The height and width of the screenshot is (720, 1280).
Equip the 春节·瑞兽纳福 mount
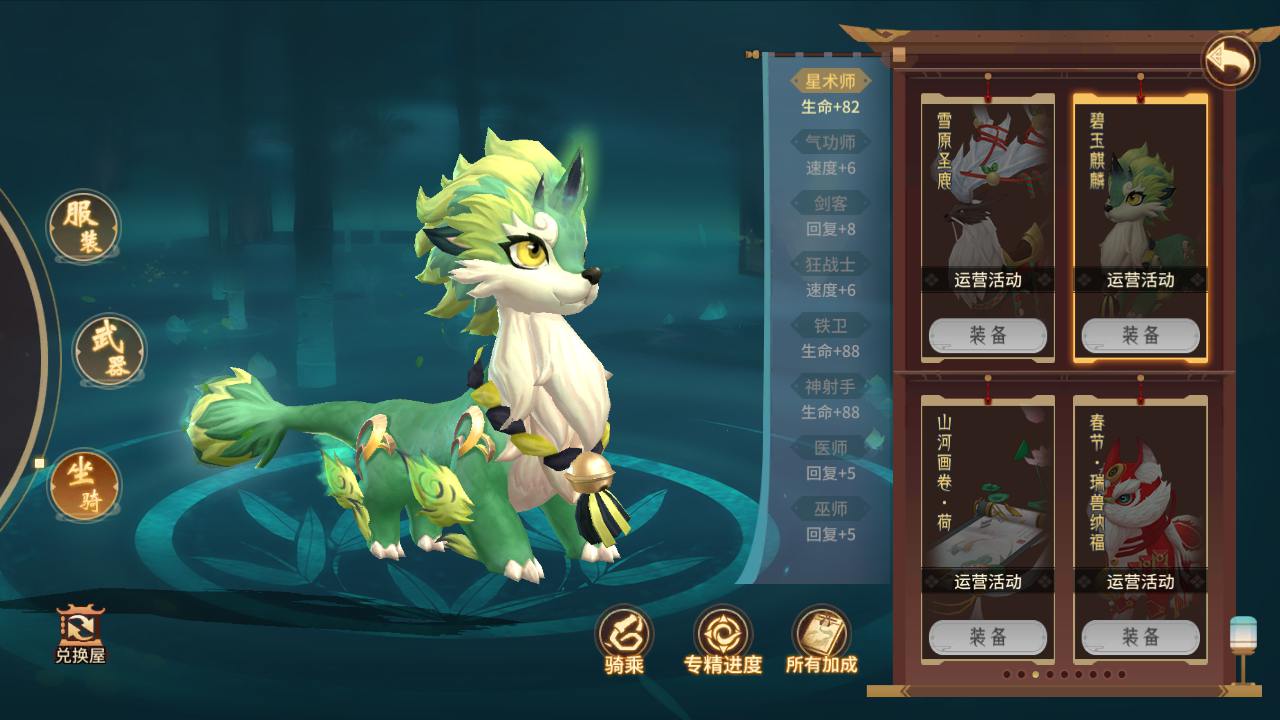coord(1140,637)
